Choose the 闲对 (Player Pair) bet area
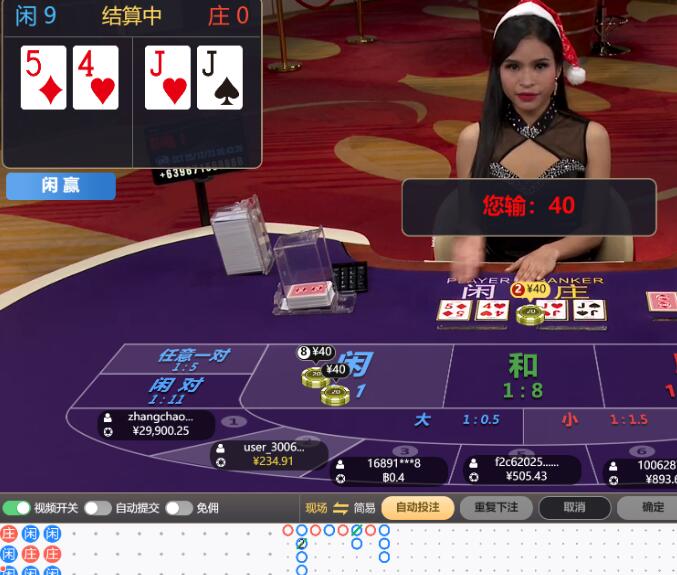Viewport: 677px width, 575px height. coord(177,390)
